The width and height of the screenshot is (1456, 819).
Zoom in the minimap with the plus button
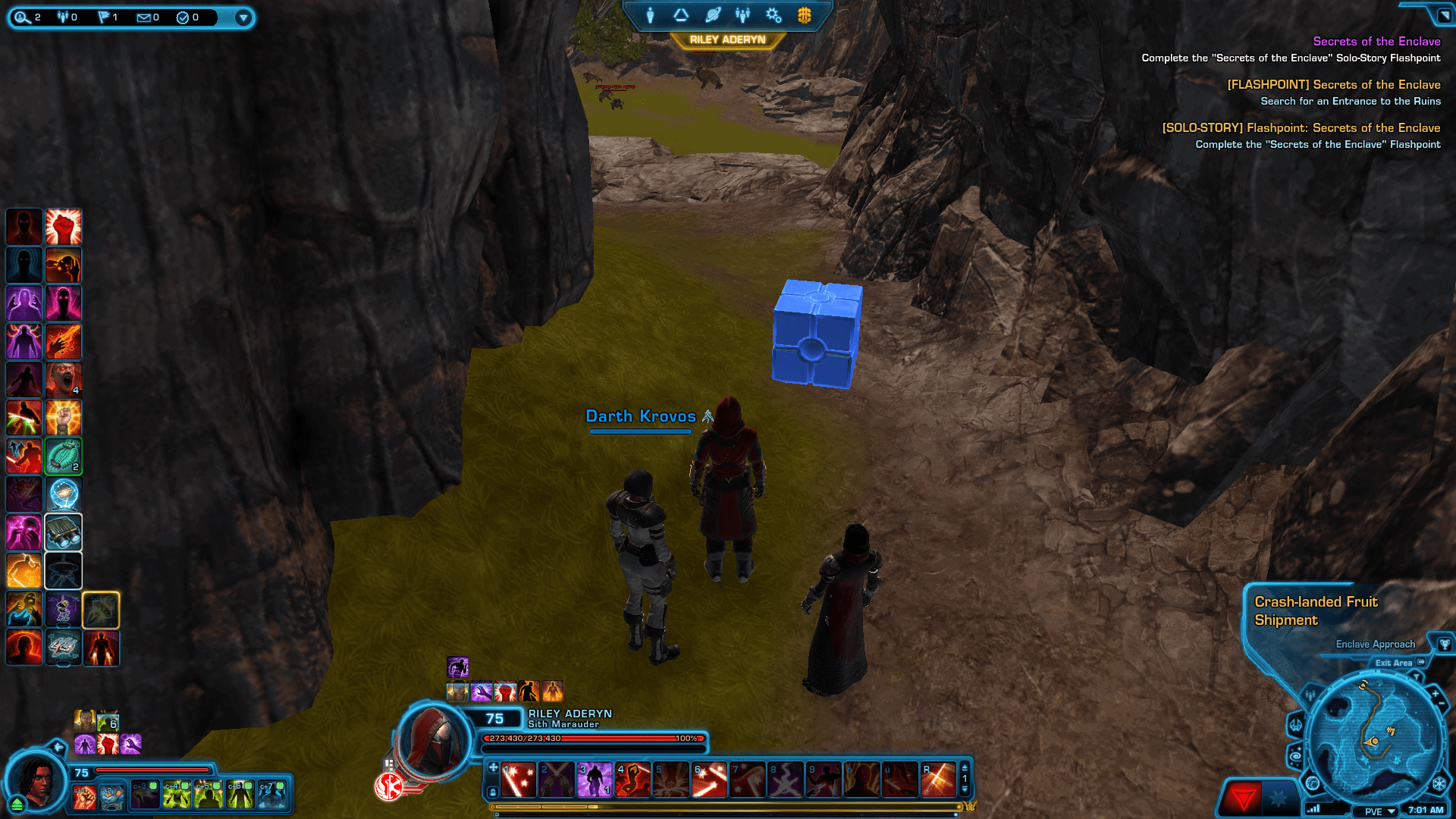(x=1436, y=693)
